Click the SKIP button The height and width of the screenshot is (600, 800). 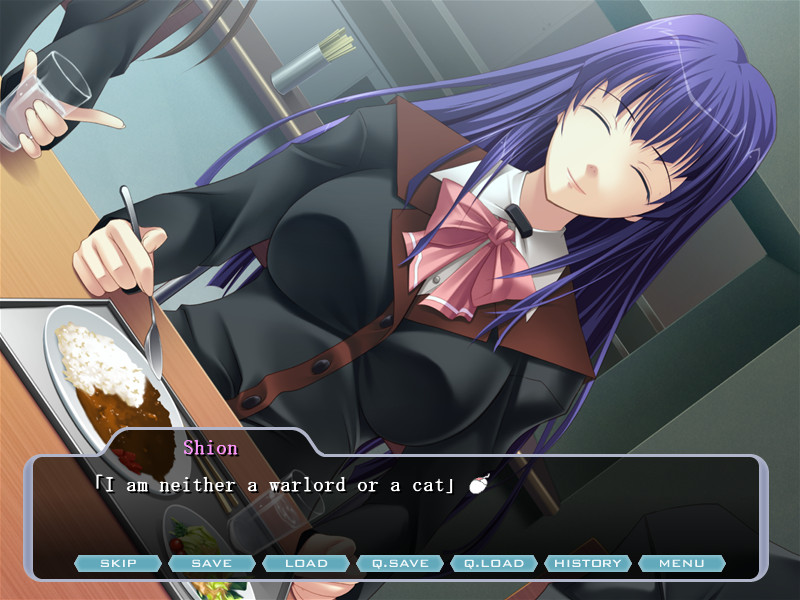118,563
